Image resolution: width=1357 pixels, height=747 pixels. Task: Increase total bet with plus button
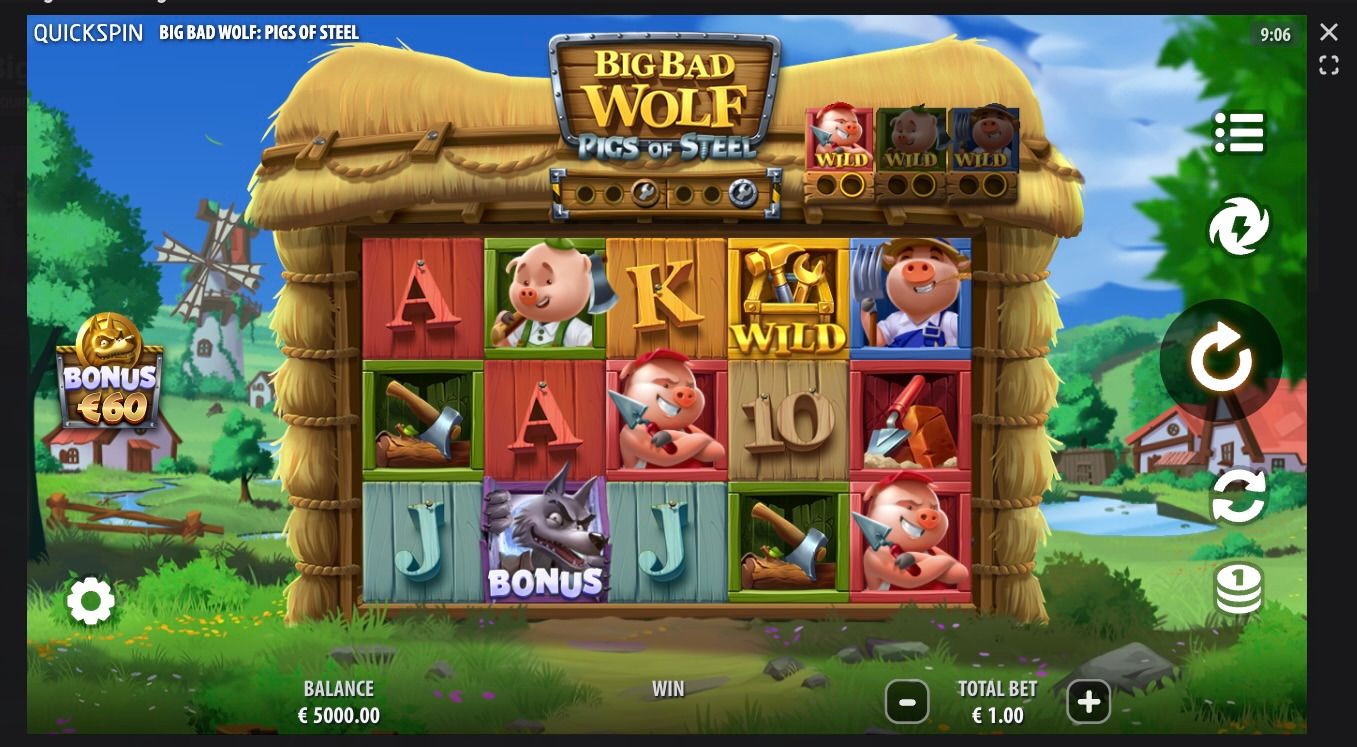(x=1088, y=702)
